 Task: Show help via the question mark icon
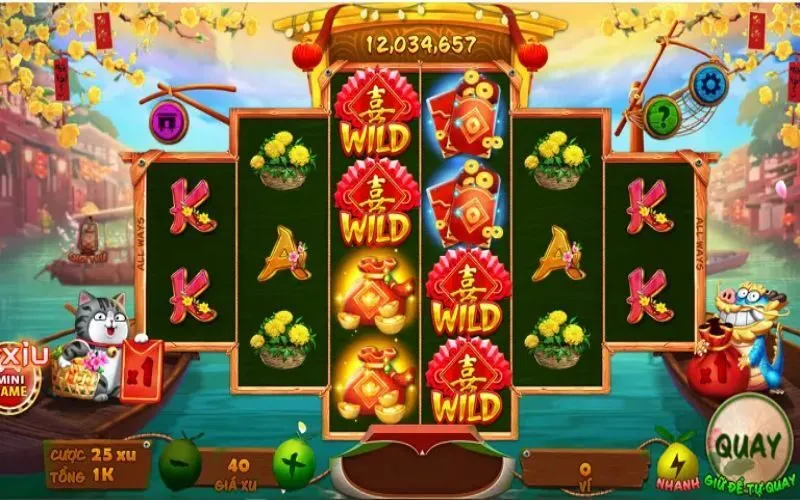662,115
